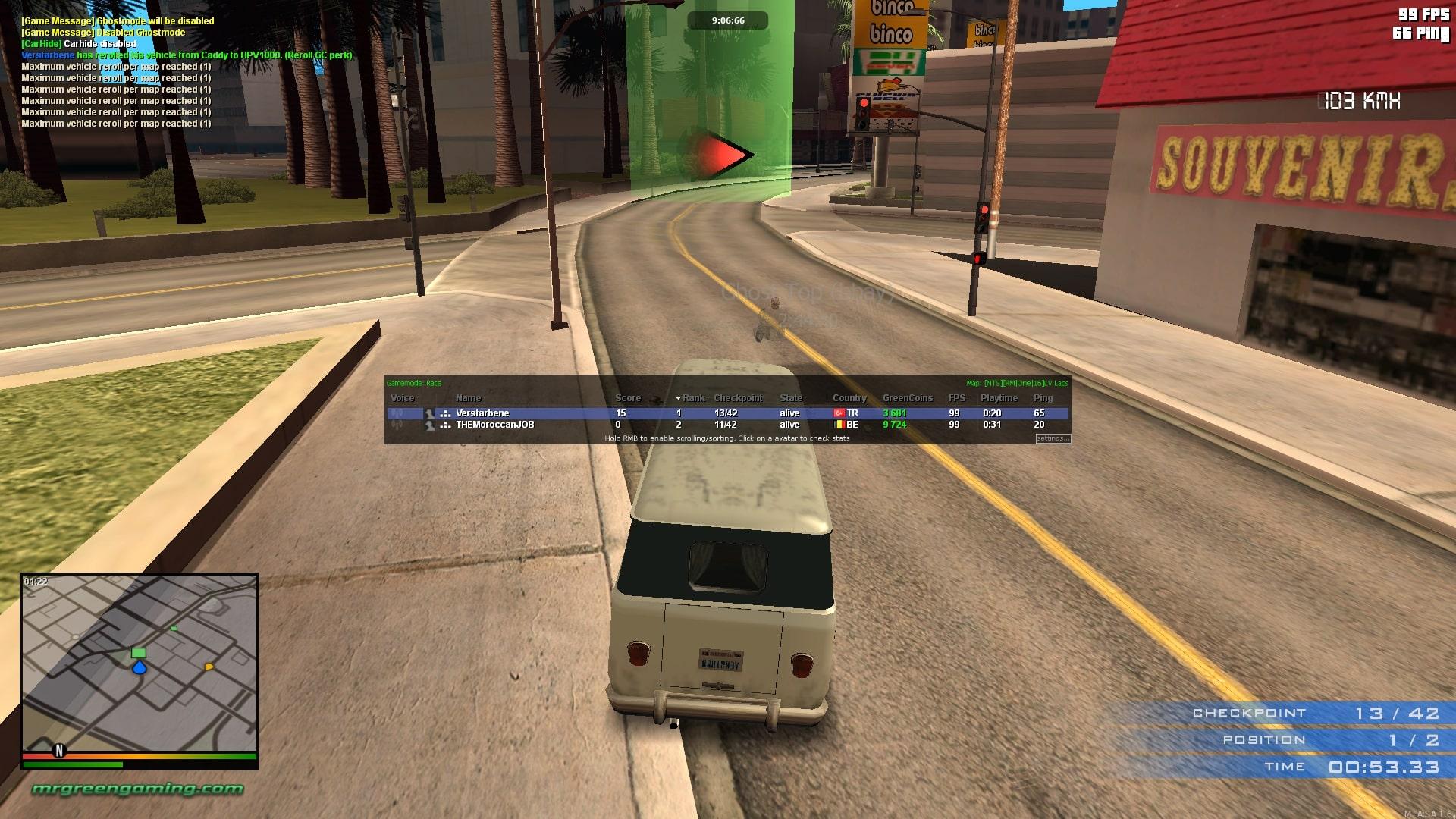Sort by GreenCoins column header
The width and height of the screenshot is (1456, 819).
click(907, 398)
